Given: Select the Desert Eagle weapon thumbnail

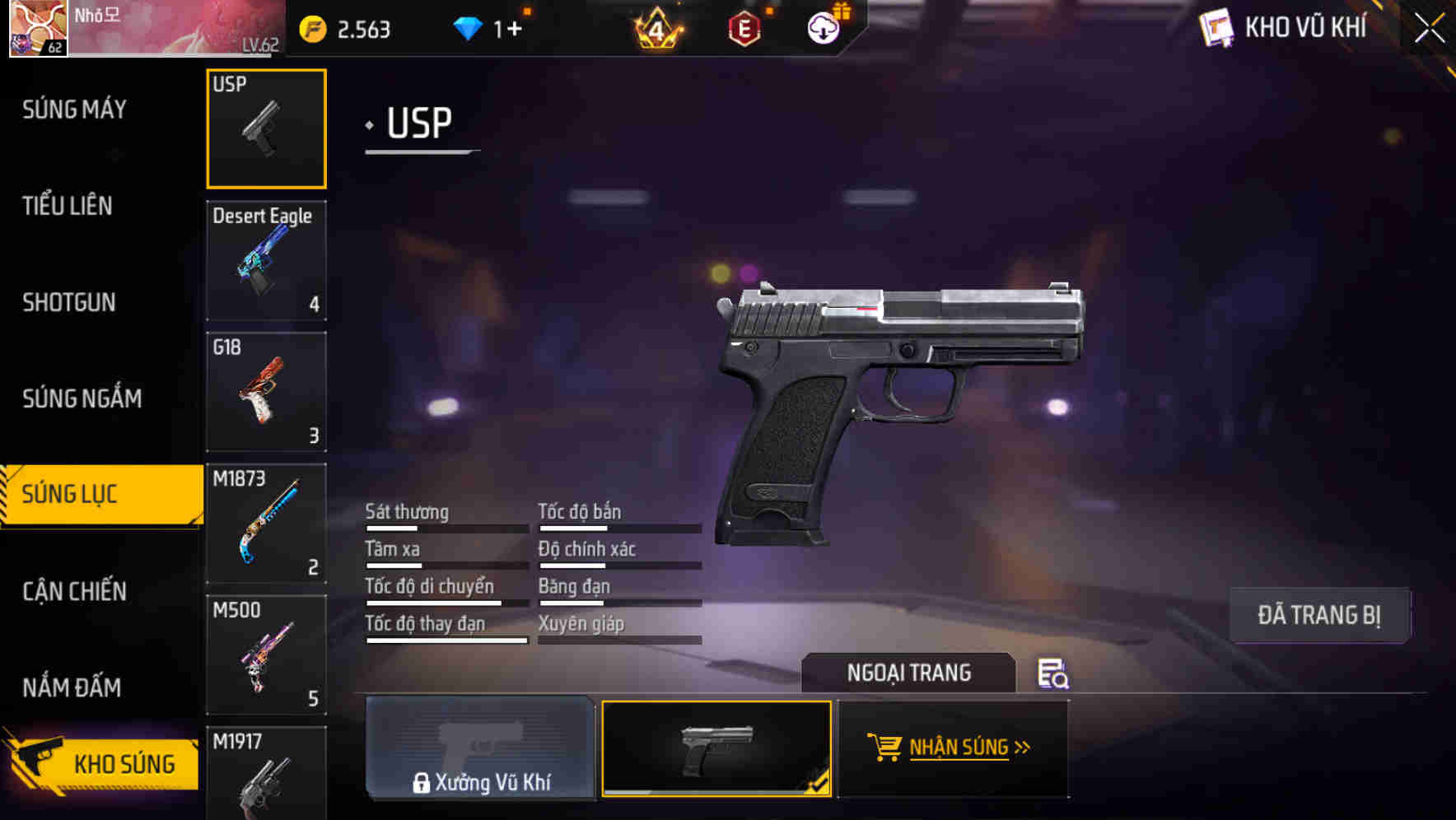Looking at the screenshot, I should 266,260.
